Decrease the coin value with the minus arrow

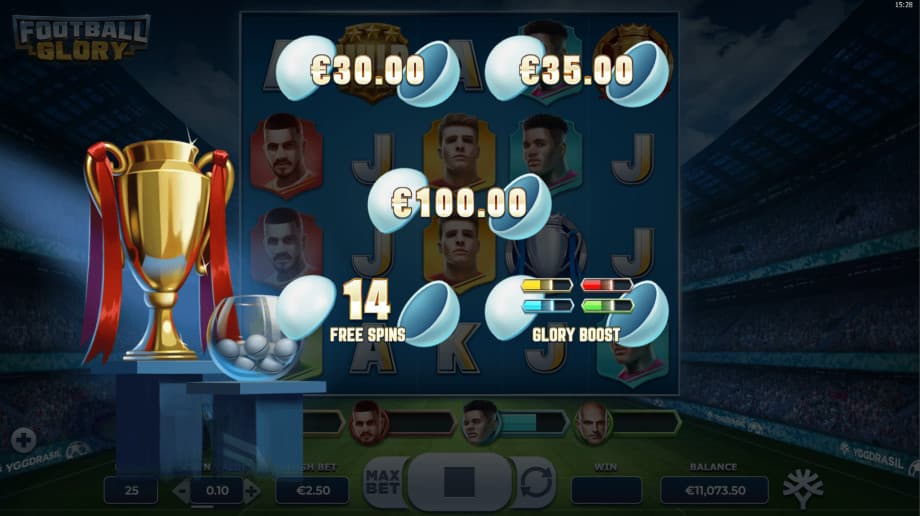181,490
